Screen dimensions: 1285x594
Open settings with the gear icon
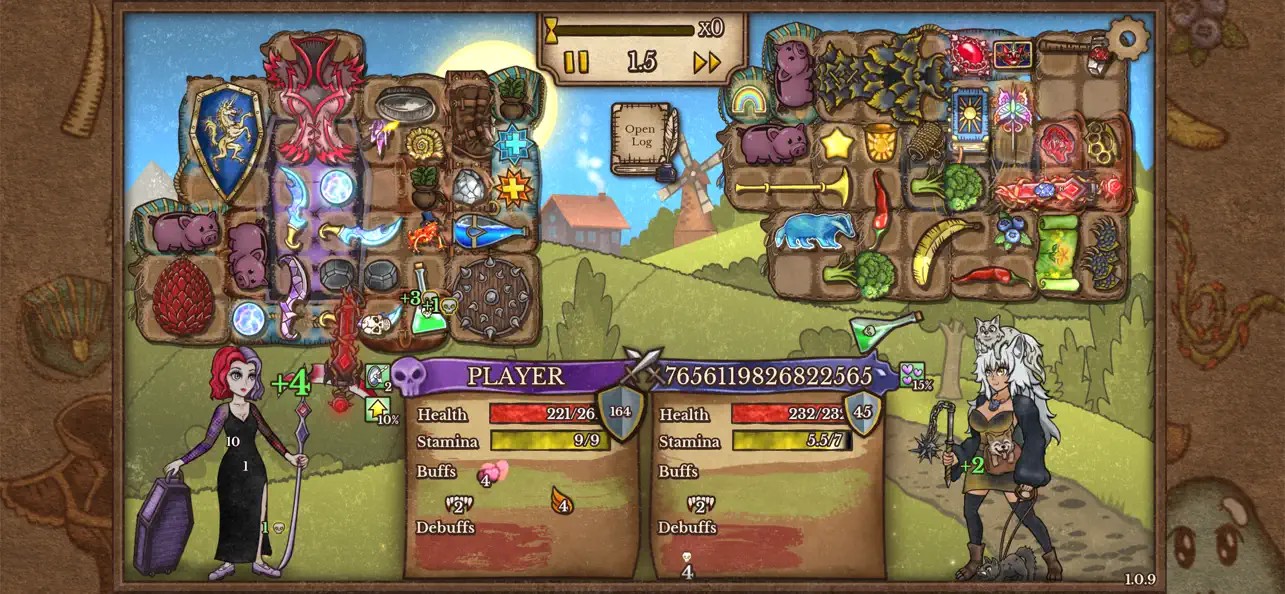[1129, 39]
